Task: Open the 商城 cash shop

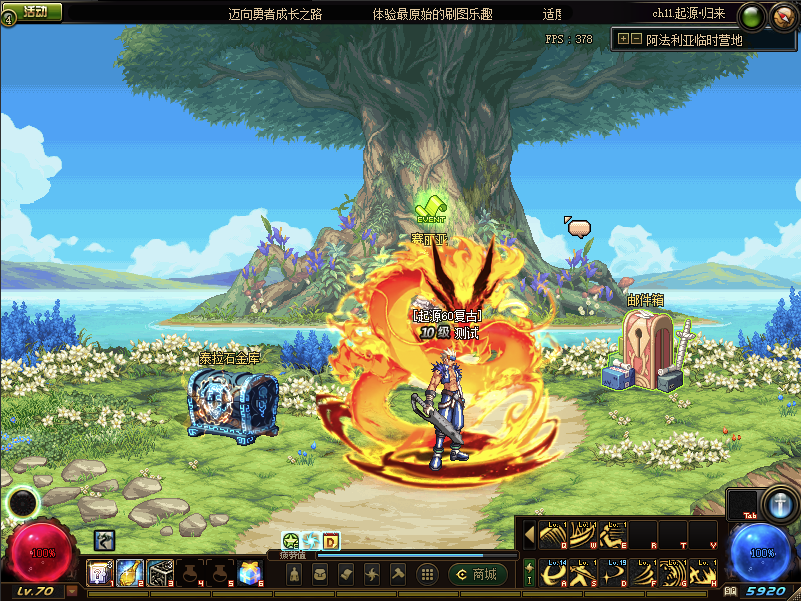Action: 478,574
